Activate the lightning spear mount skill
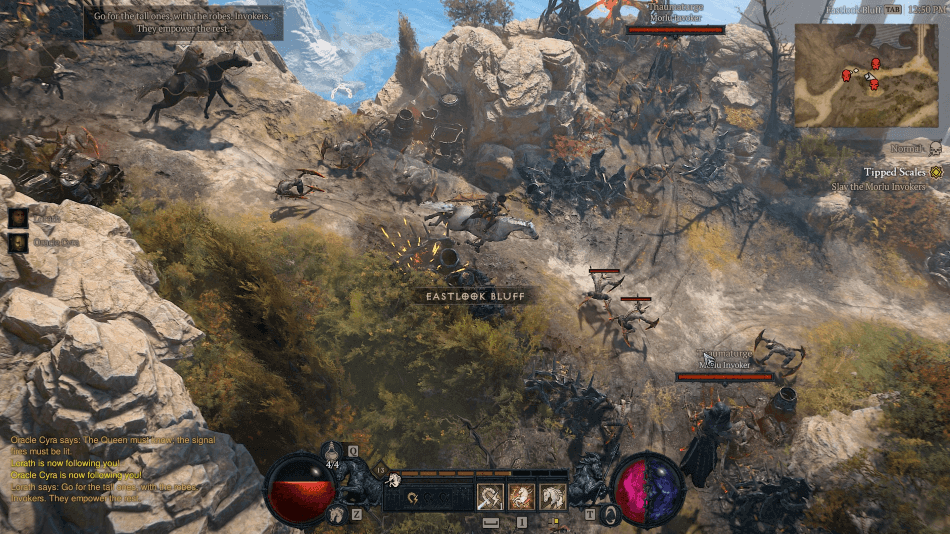The width and height of the screenshot is (950, 534). 490,497
